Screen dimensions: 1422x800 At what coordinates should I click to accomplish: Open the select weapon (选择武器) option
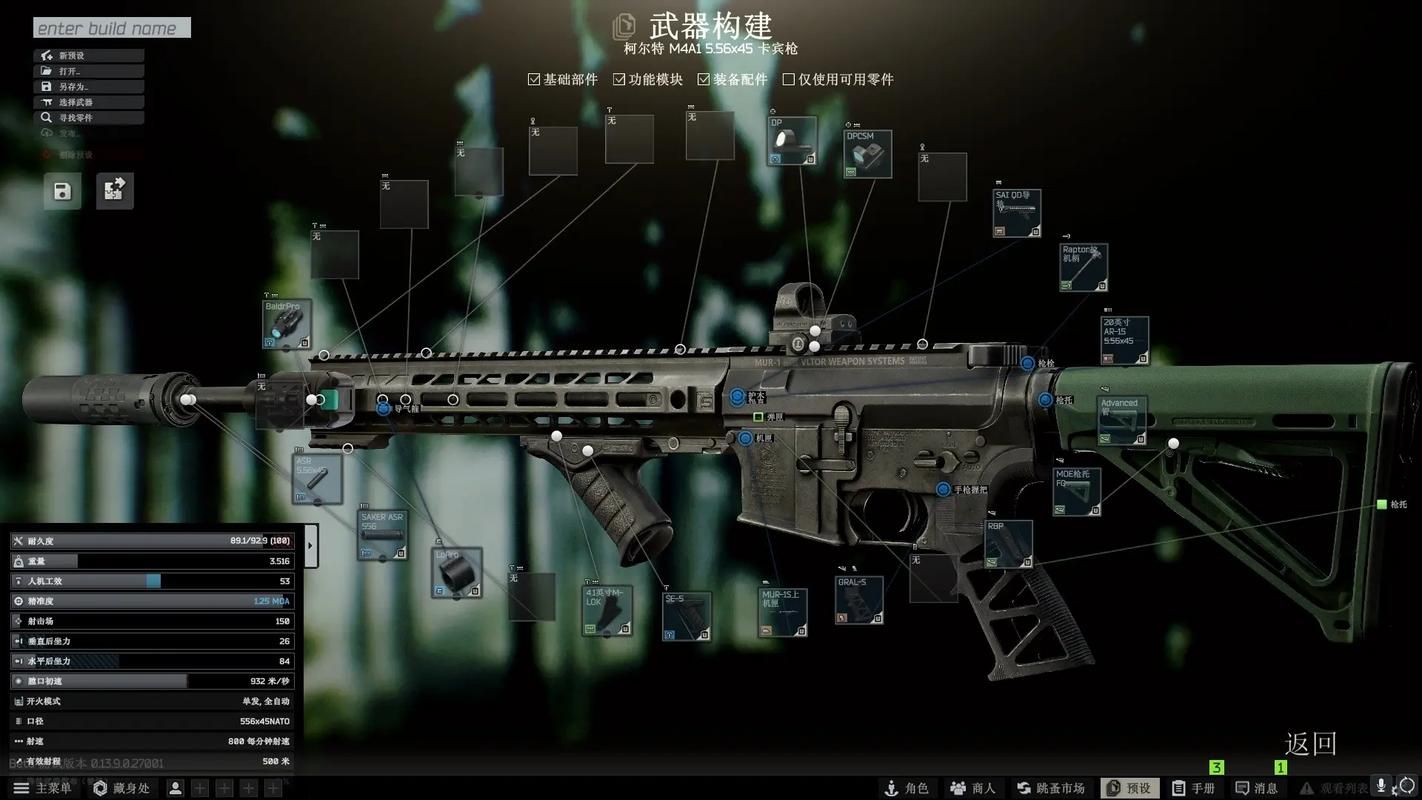88,102
